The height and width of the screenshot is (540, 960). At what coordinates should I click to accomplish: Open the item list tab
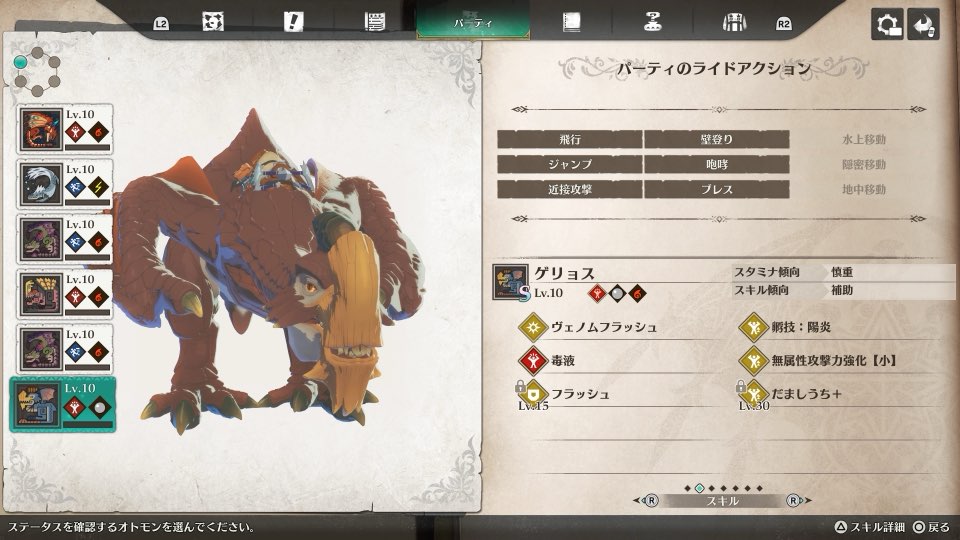coord(375,22)
